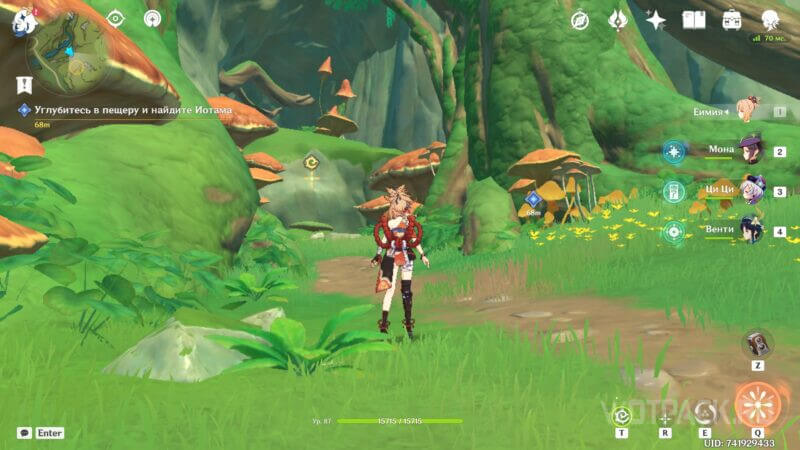This screenshot has height=450, width=800.
Task: Activate the green spiral ability icon
Action: [x=622, y=414]
